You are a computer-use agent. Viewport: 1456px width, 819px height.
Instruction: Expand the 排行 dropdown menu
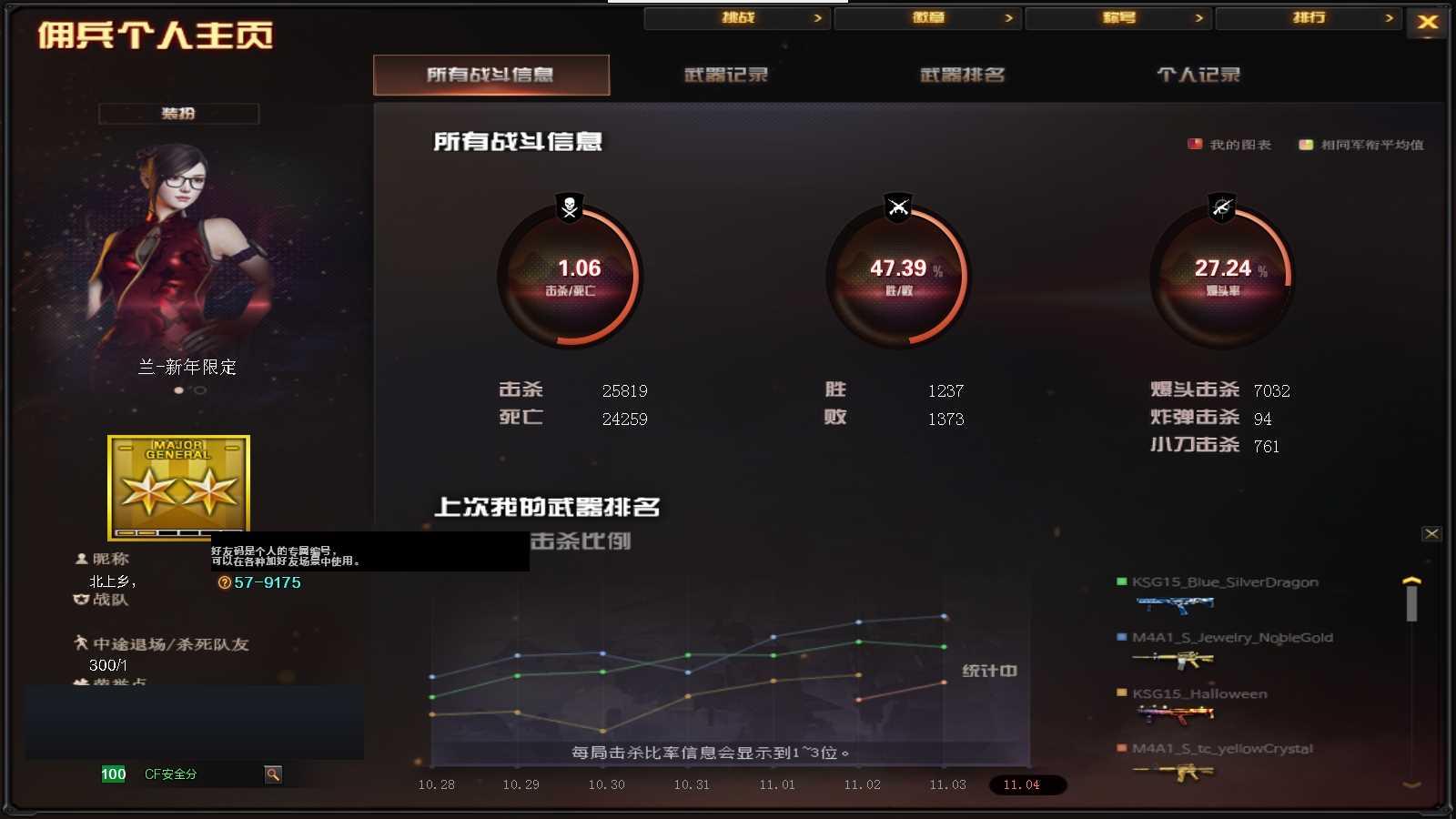pyautogui.click(x=1309, y=17)
